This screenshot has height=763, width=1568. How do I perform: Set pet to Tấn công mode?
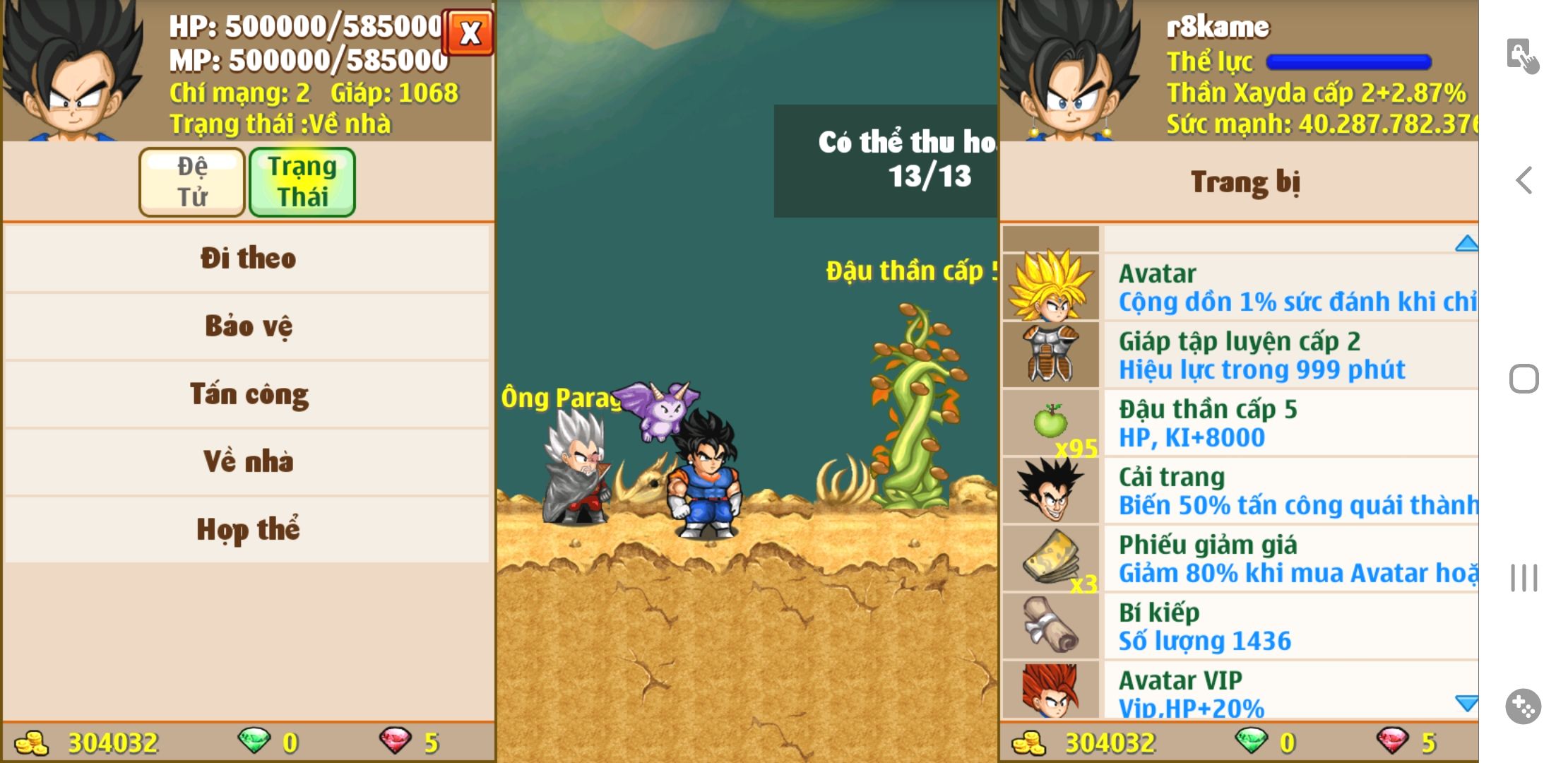(247, 394)
